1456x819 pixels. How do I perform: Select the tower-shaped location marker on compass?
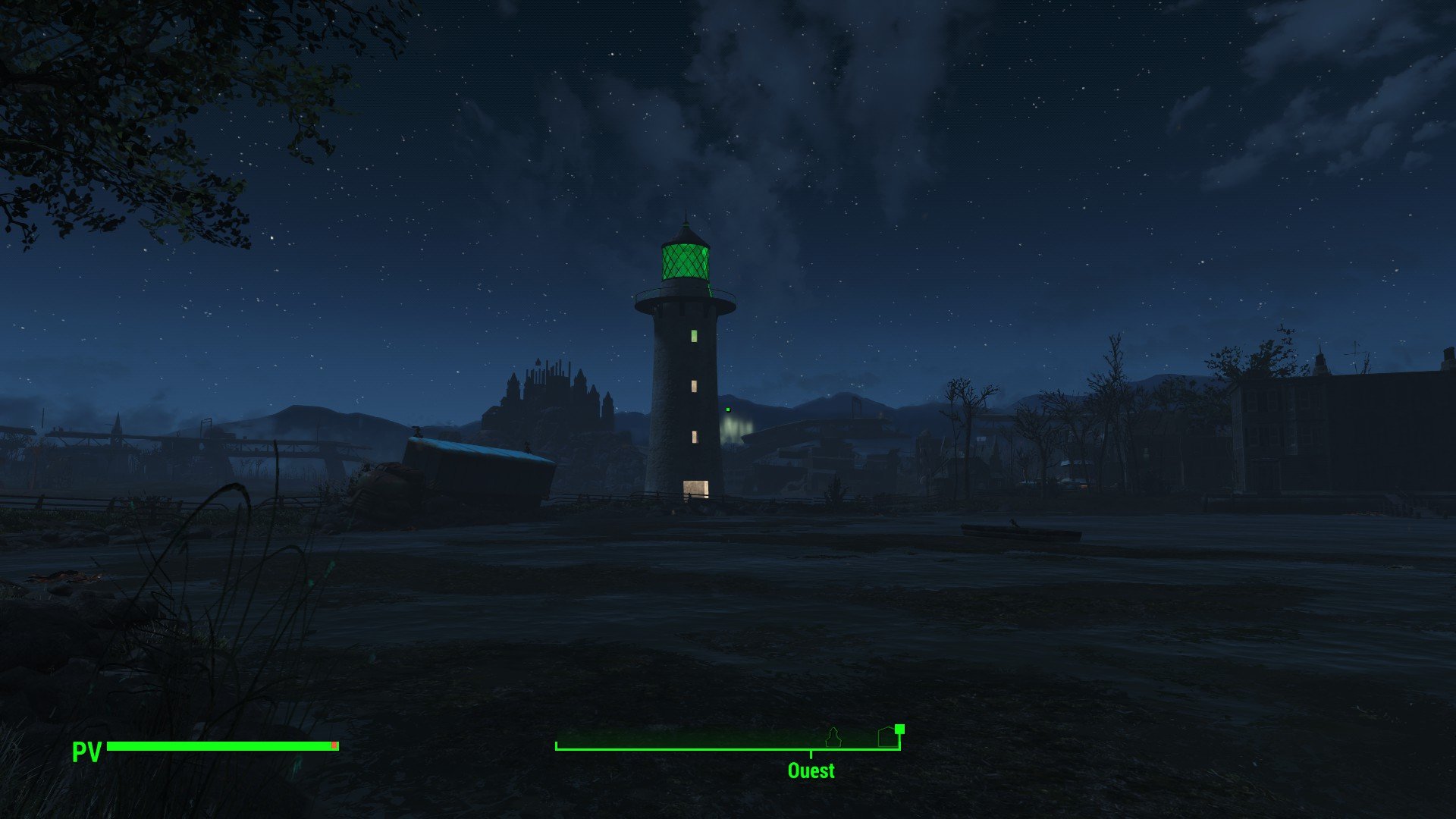point(833,736)
